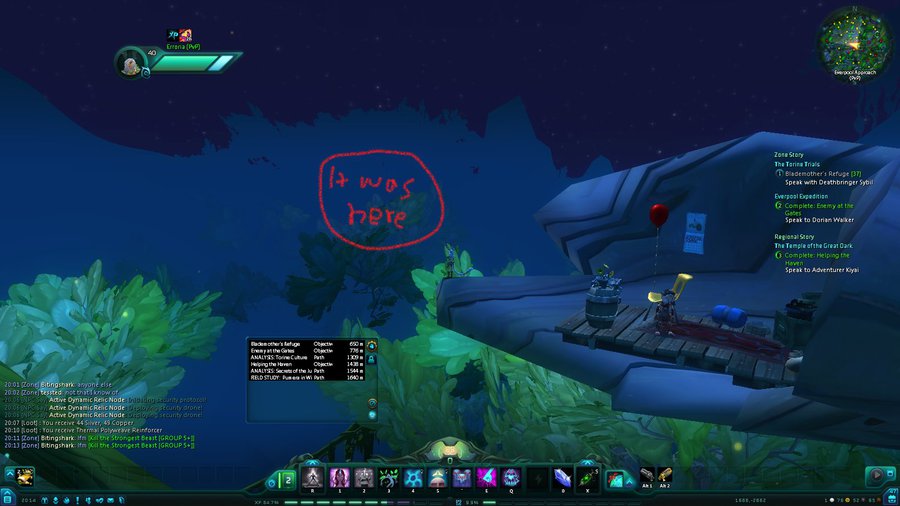Viewport: 900px width, 506px height.
Task: Toggle the padlock button on the datachron panel
Action: [372, 357]
